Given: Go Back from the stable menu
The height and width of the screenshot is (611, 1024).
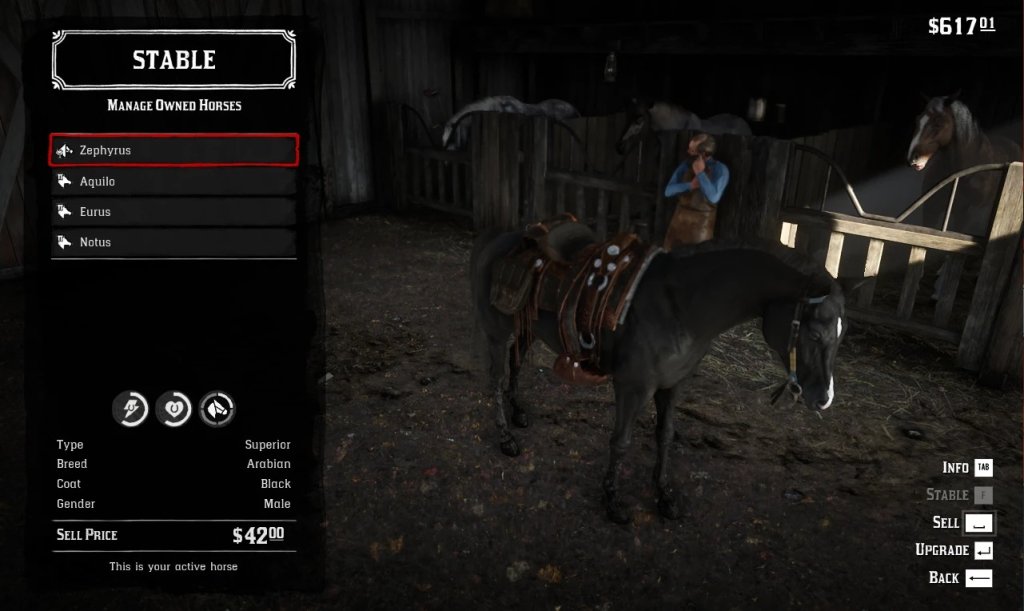Looking at the screenshot, I should coord(960,577).
